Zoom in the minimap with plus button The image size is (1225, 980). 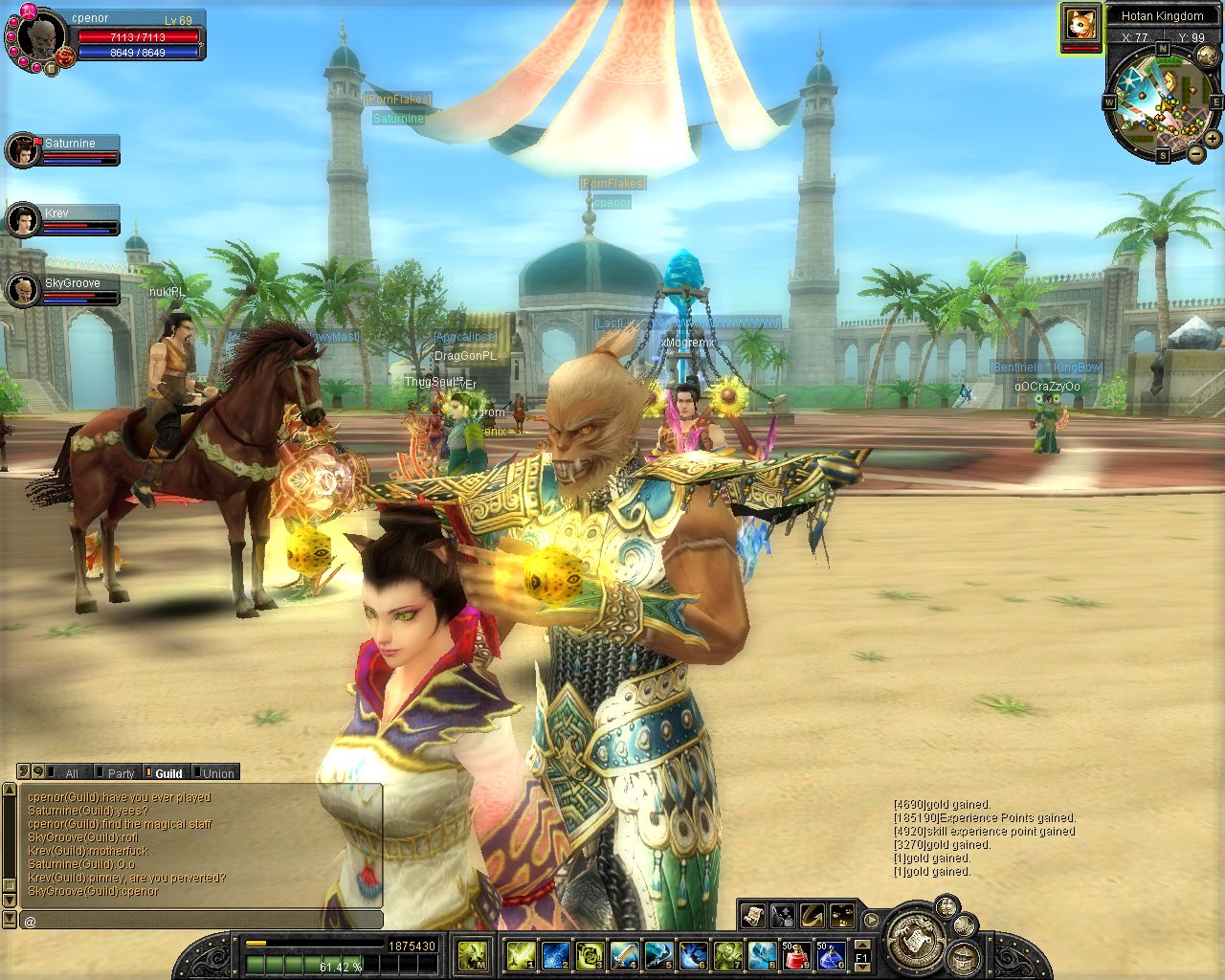[x=1213, y=140]
